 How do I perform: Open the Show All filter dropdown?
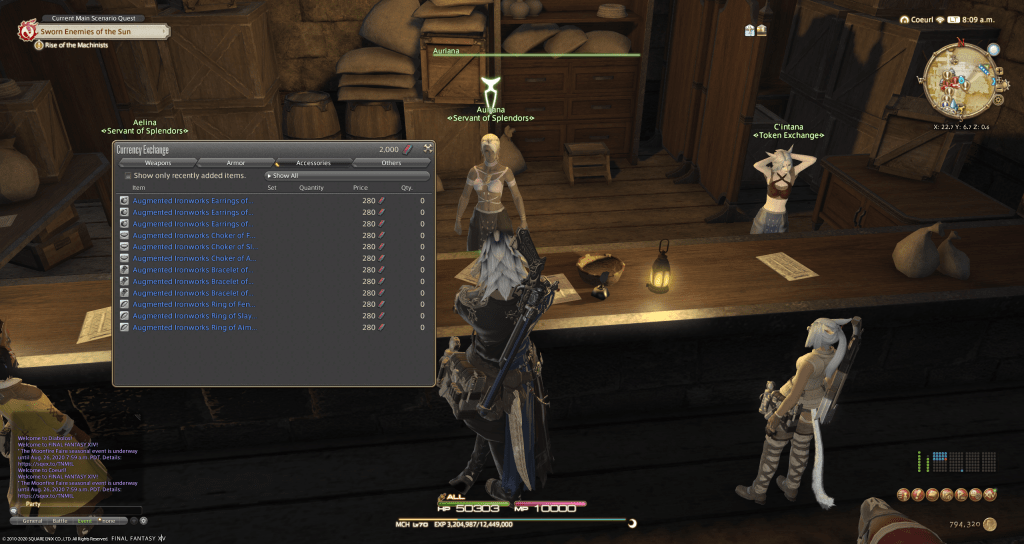pos(345,175)
